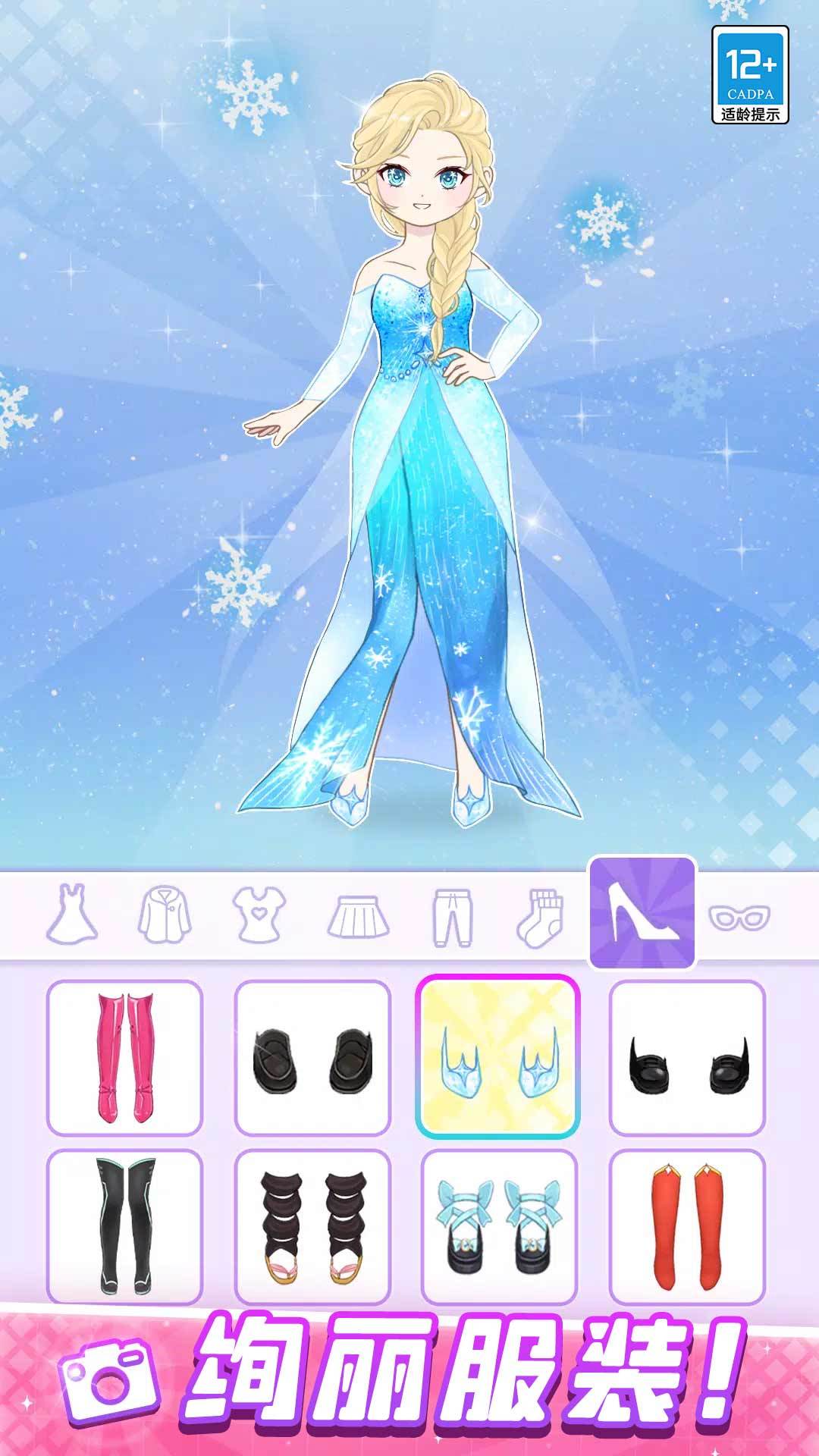Equip the red knee-high boots

point(688,1226)
